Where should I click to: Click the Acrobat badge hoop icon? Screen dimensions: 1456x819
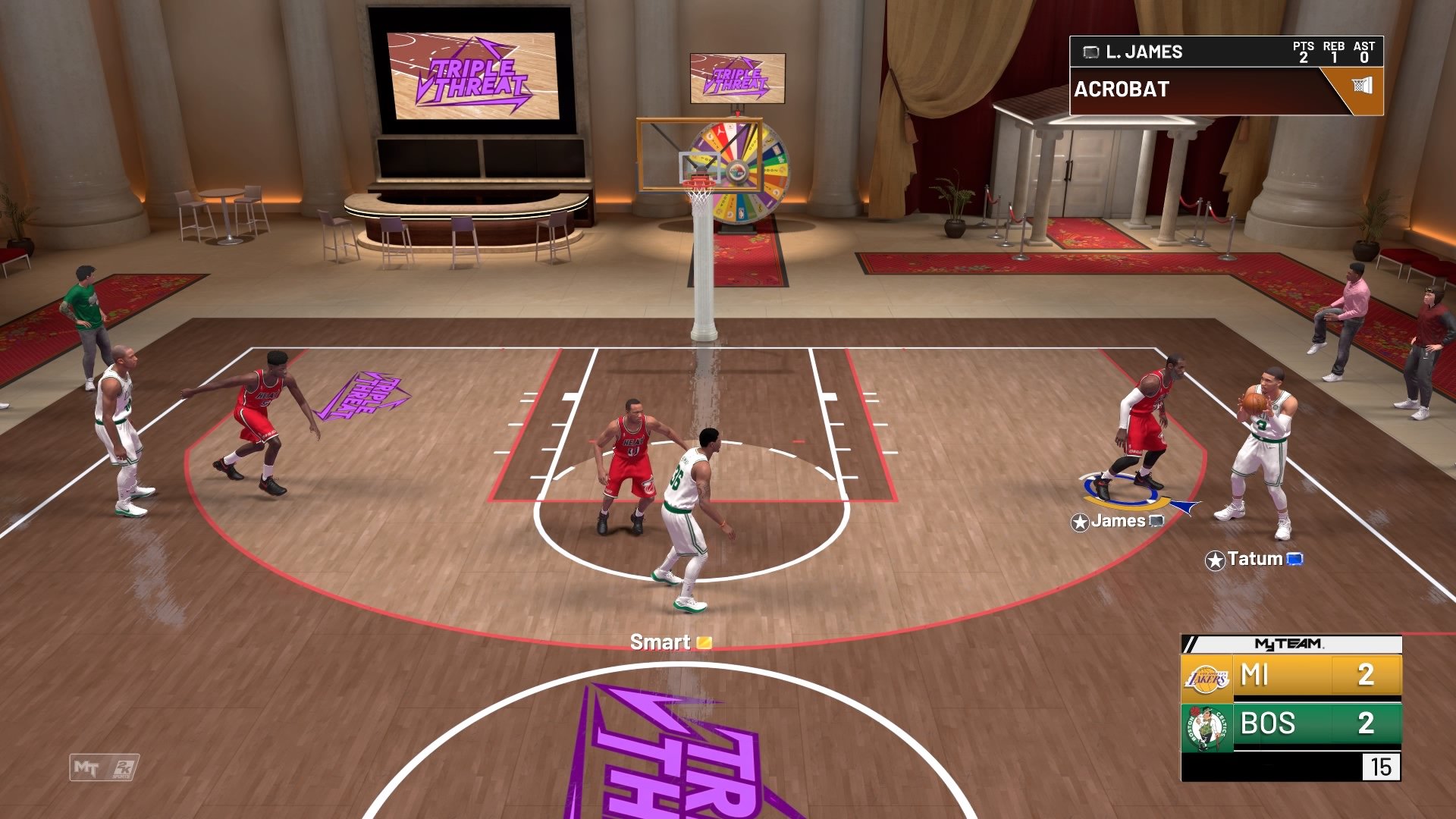coord(1363,86)
